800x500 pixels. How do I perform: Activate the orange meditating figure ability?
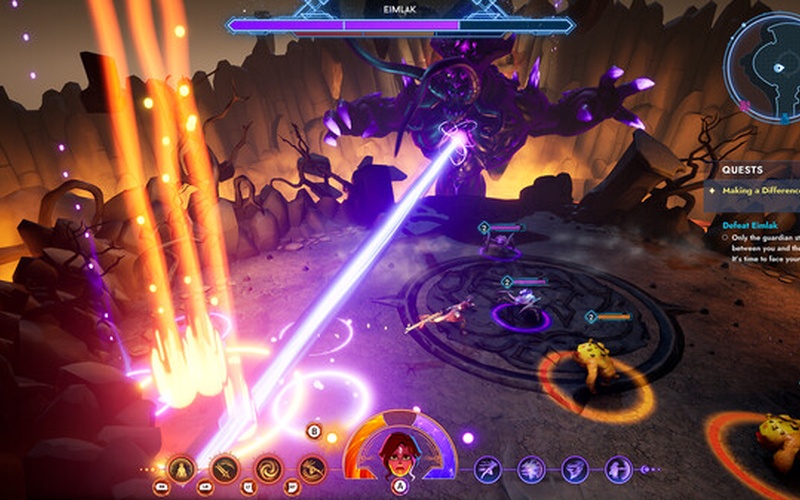point(181,467)
